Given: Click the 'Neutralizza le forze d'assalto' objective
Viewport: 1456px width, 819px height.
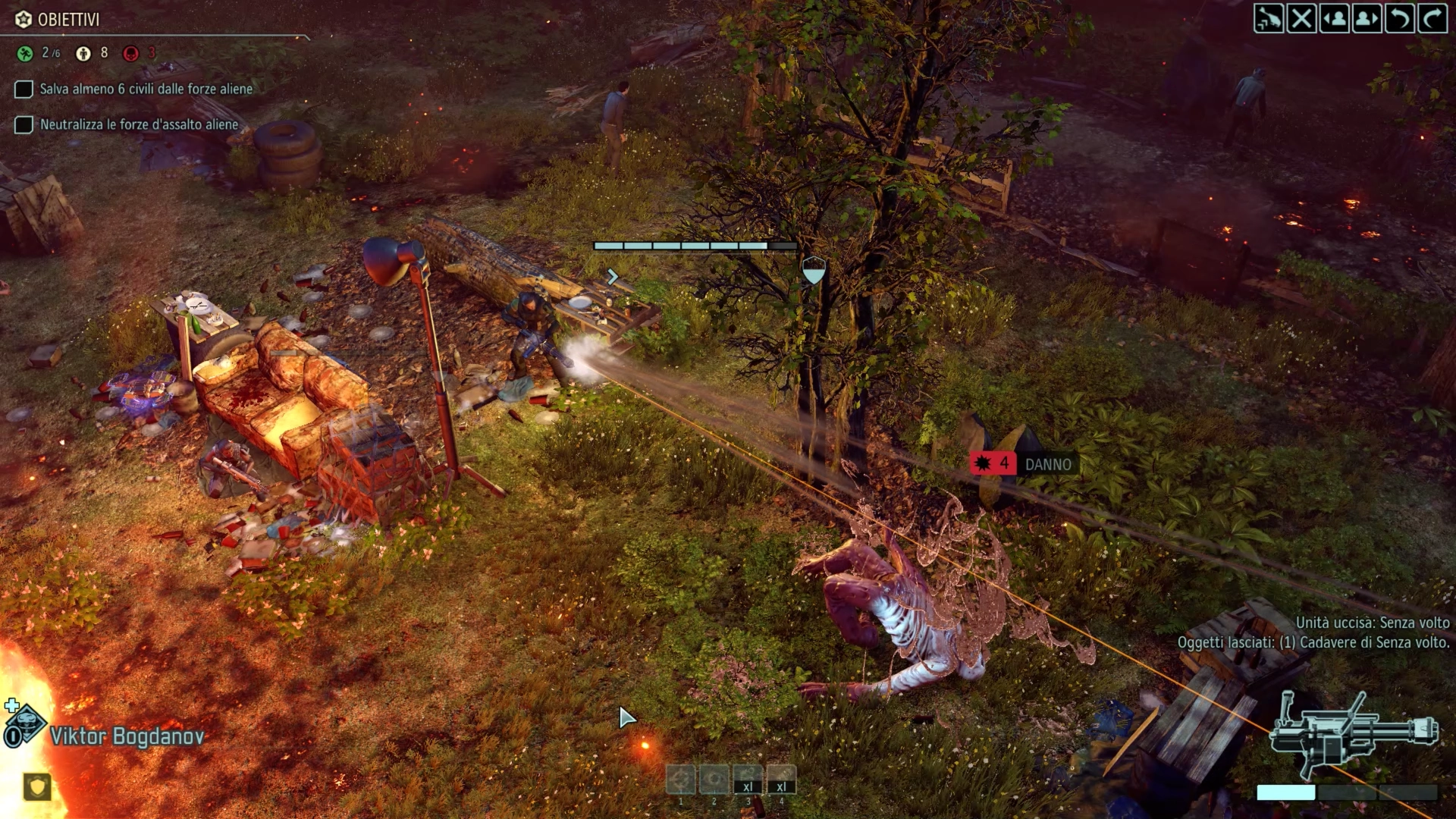Looking at the screenshot, I should (x=139, y=124).
